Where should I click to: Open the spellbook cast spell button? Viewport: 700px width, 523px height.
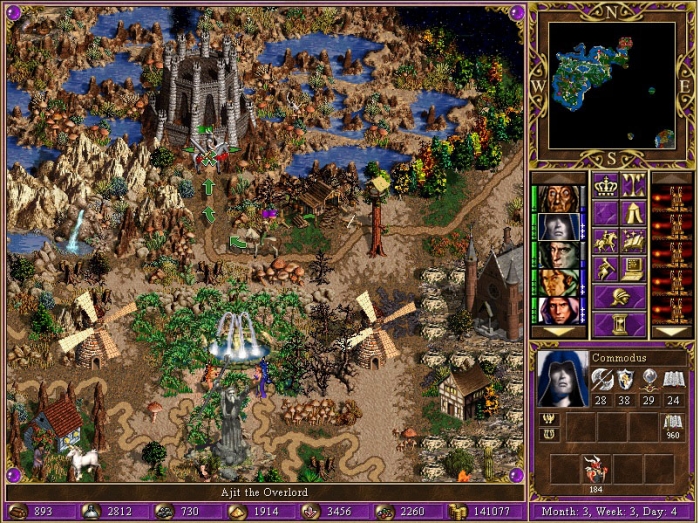pos(633,240)
